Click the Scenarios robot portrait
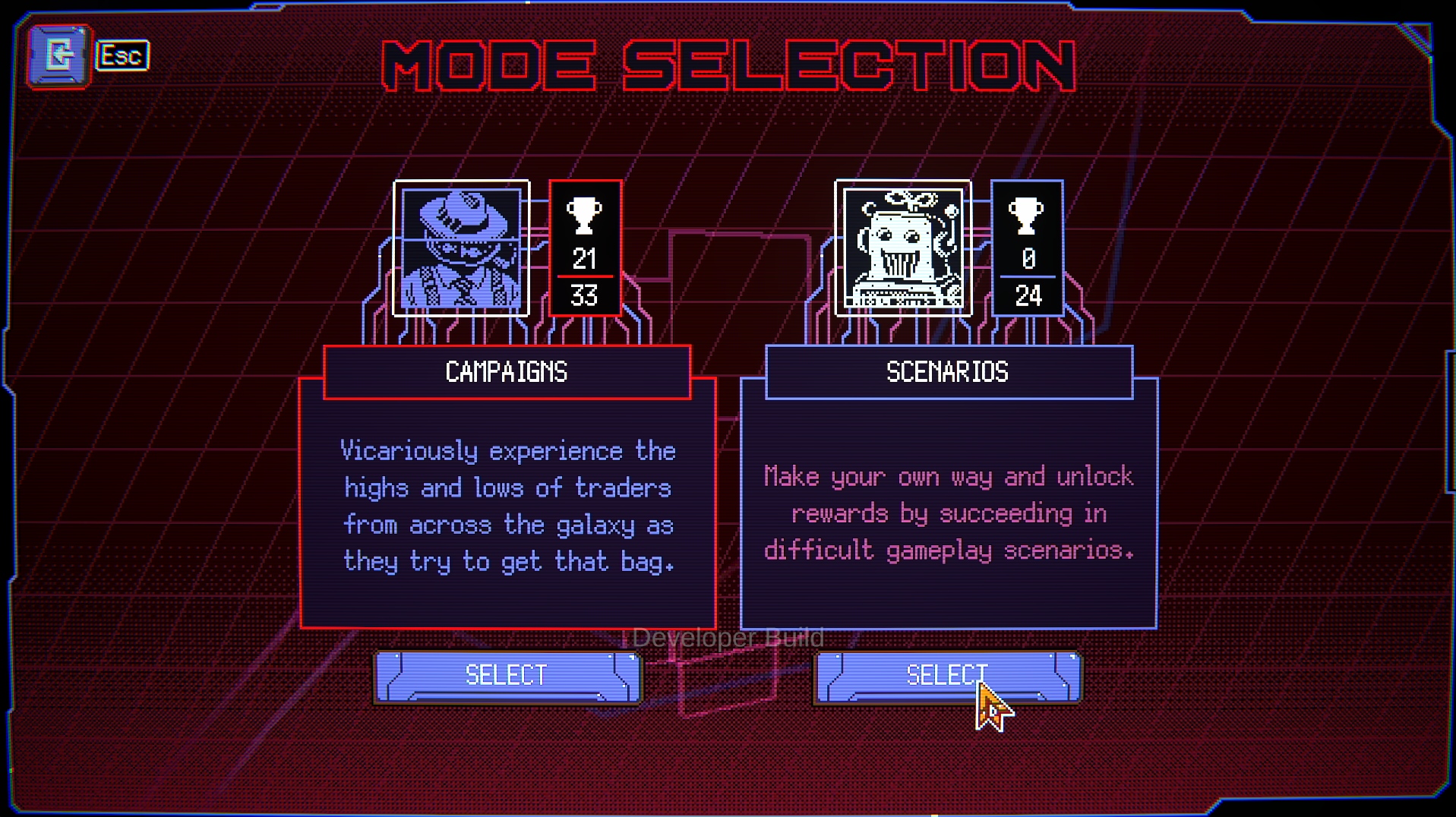Screen dimensions: 1456x817 click(903, 248)
